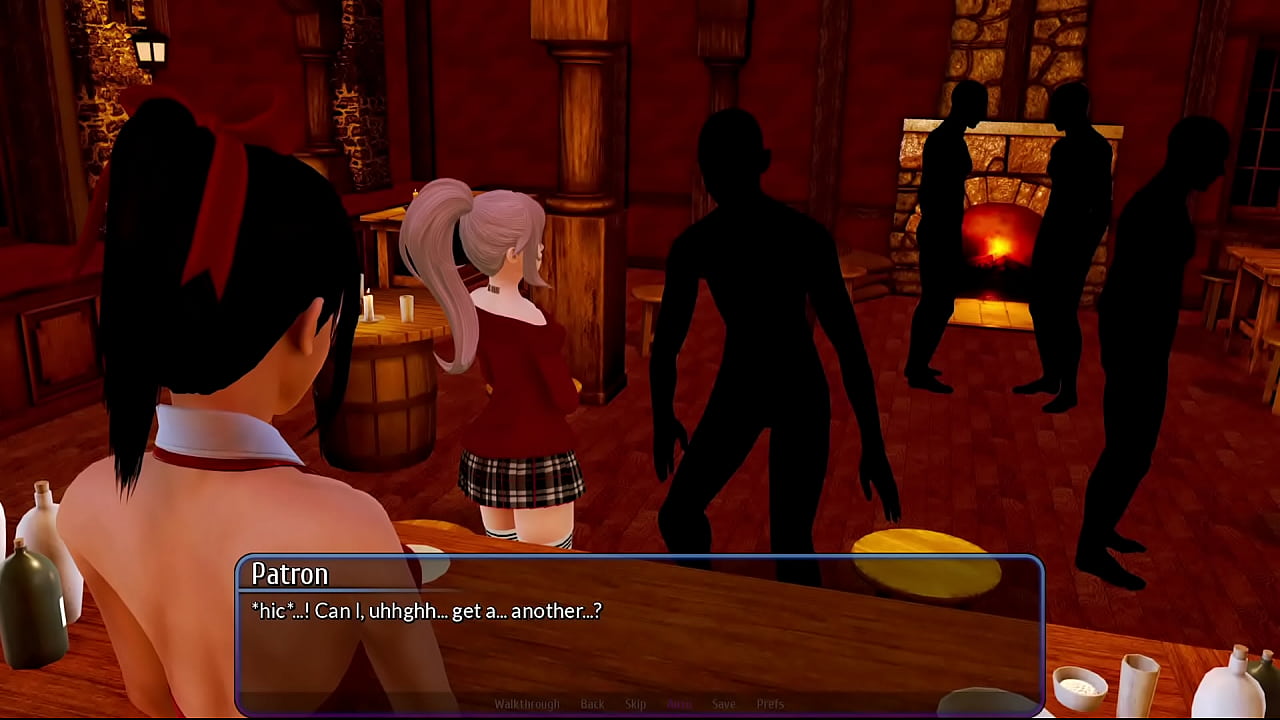1280x720 pixels.
Task: Enable Skip mode to fast-forward dialogue
Action: click(635, 704)
